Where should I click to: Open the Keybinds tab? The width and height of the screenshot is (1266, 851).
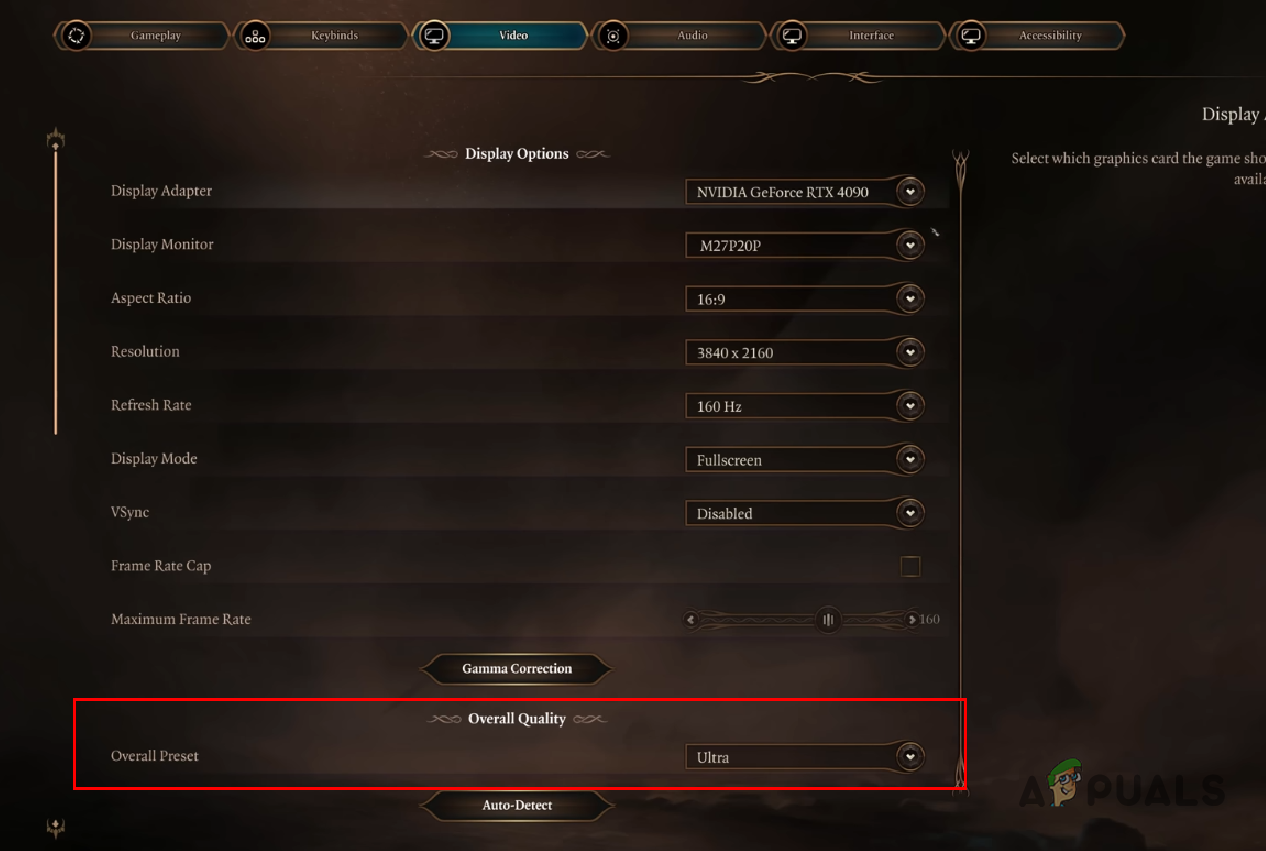pyautogui.click(x=334, y=36)
